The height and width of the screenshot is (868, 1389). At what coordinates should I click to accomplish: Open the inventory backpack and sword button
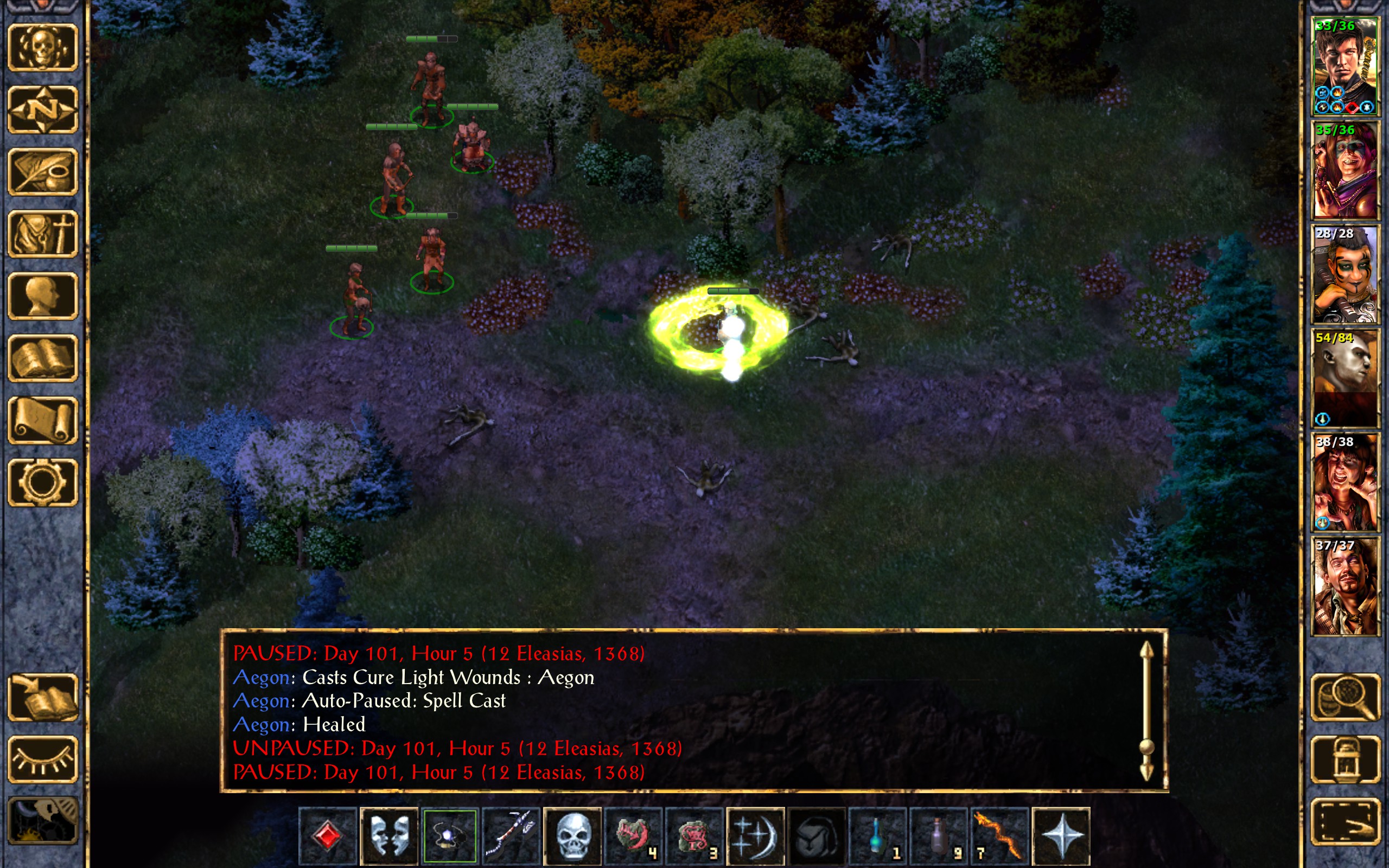[43, 234]
